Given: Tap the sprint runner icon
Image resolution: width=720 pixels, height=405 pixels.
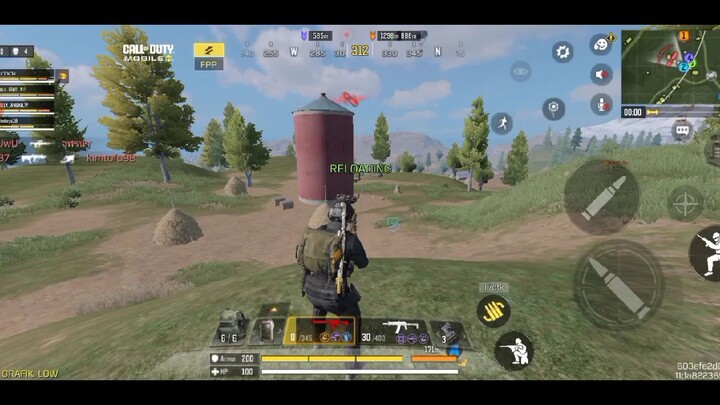Looking at the screenshot, I should pyautogui.click(x=502, y=123).
